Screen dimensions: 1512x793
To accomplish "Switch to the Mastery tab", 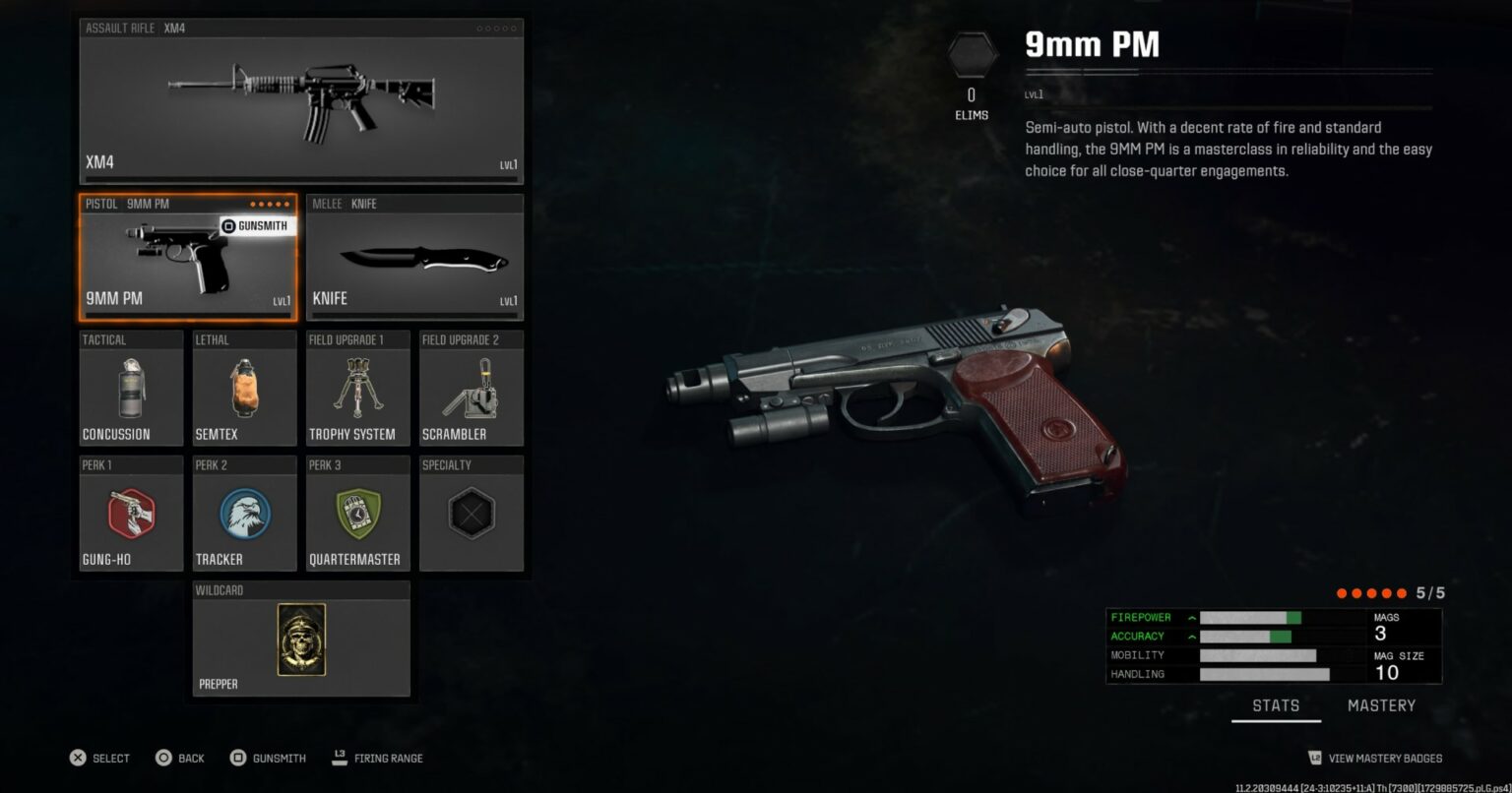I will (x=1381, y=705).
